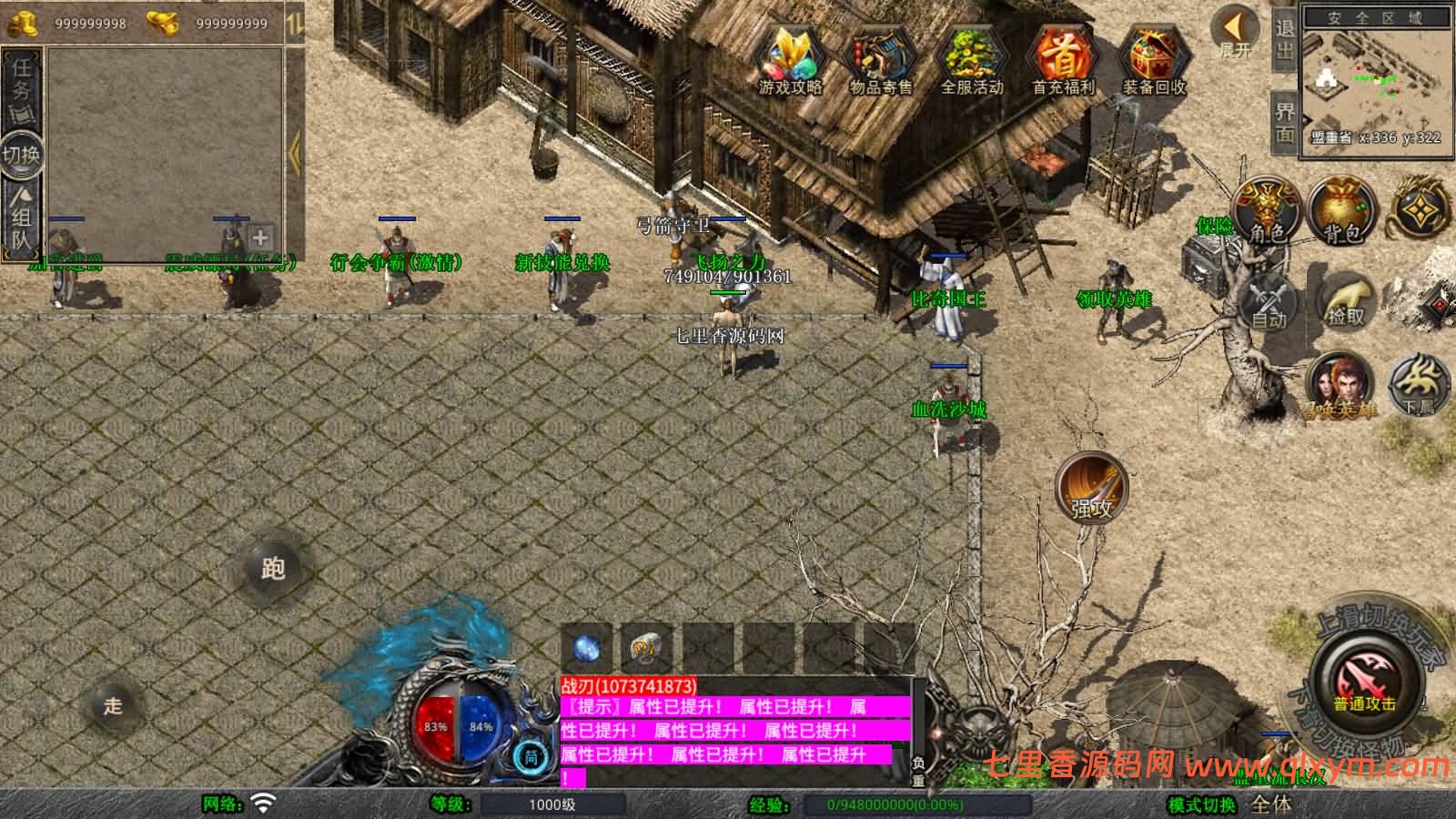Viewport: 1456px width, 819px height.
Task: Click the 展开 expand arrow button
Action: coord(1235,32)
